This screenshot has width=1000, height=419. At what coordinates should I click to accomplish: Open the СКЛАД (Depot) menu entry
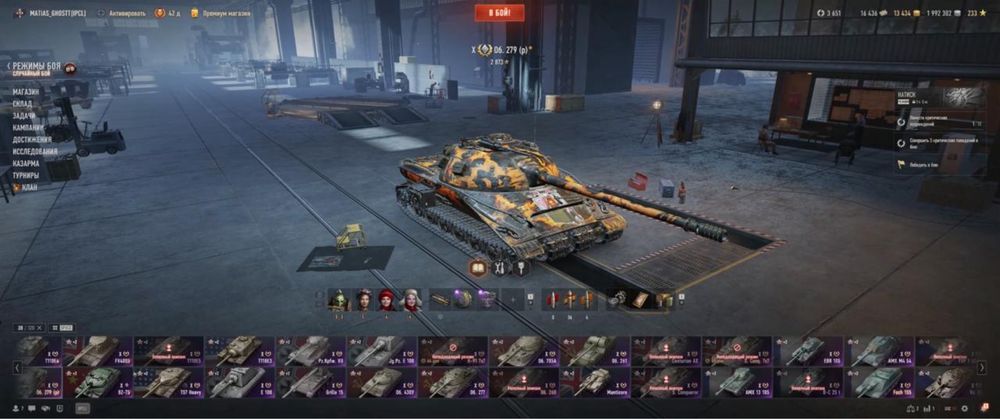[24, 104]
